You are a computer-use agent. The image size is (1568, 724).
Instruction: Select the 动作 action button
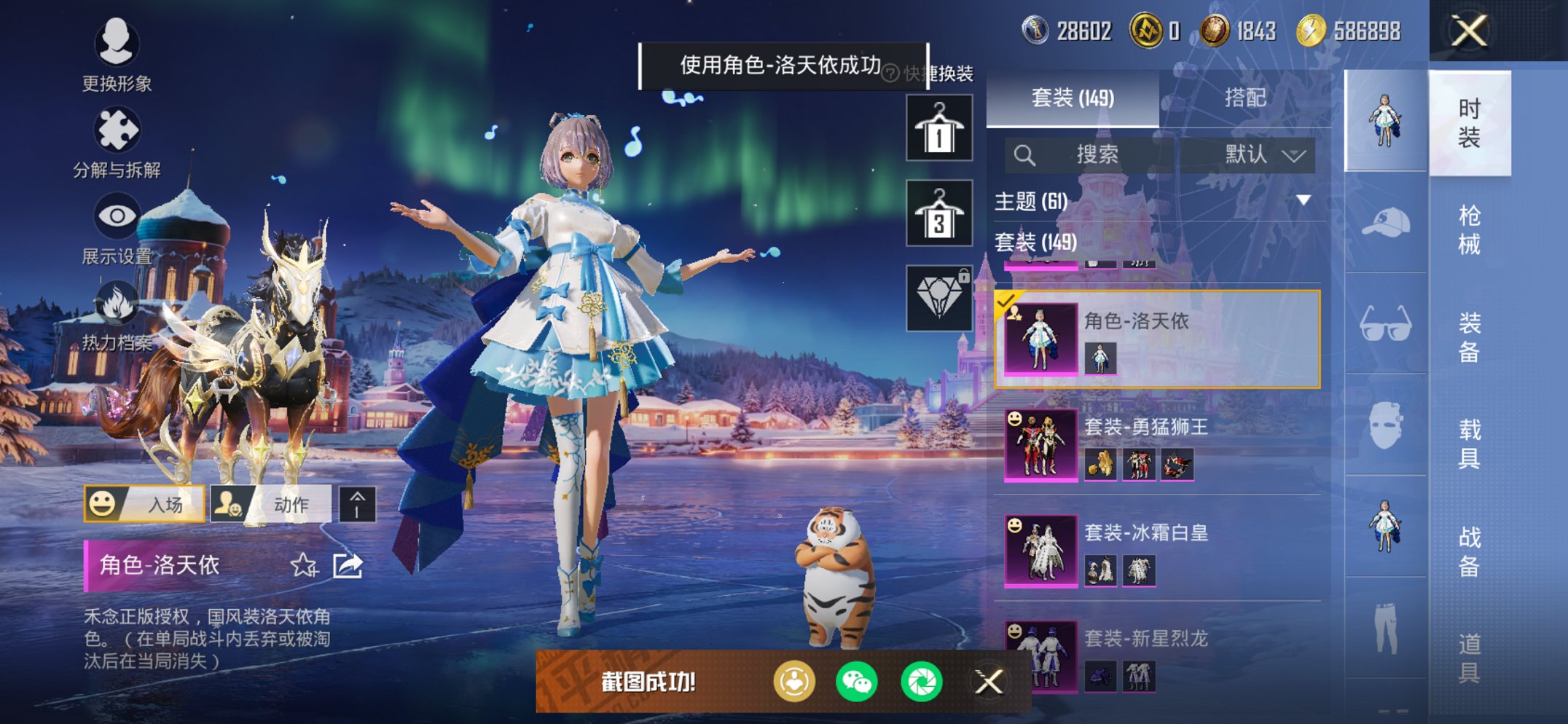271,504
